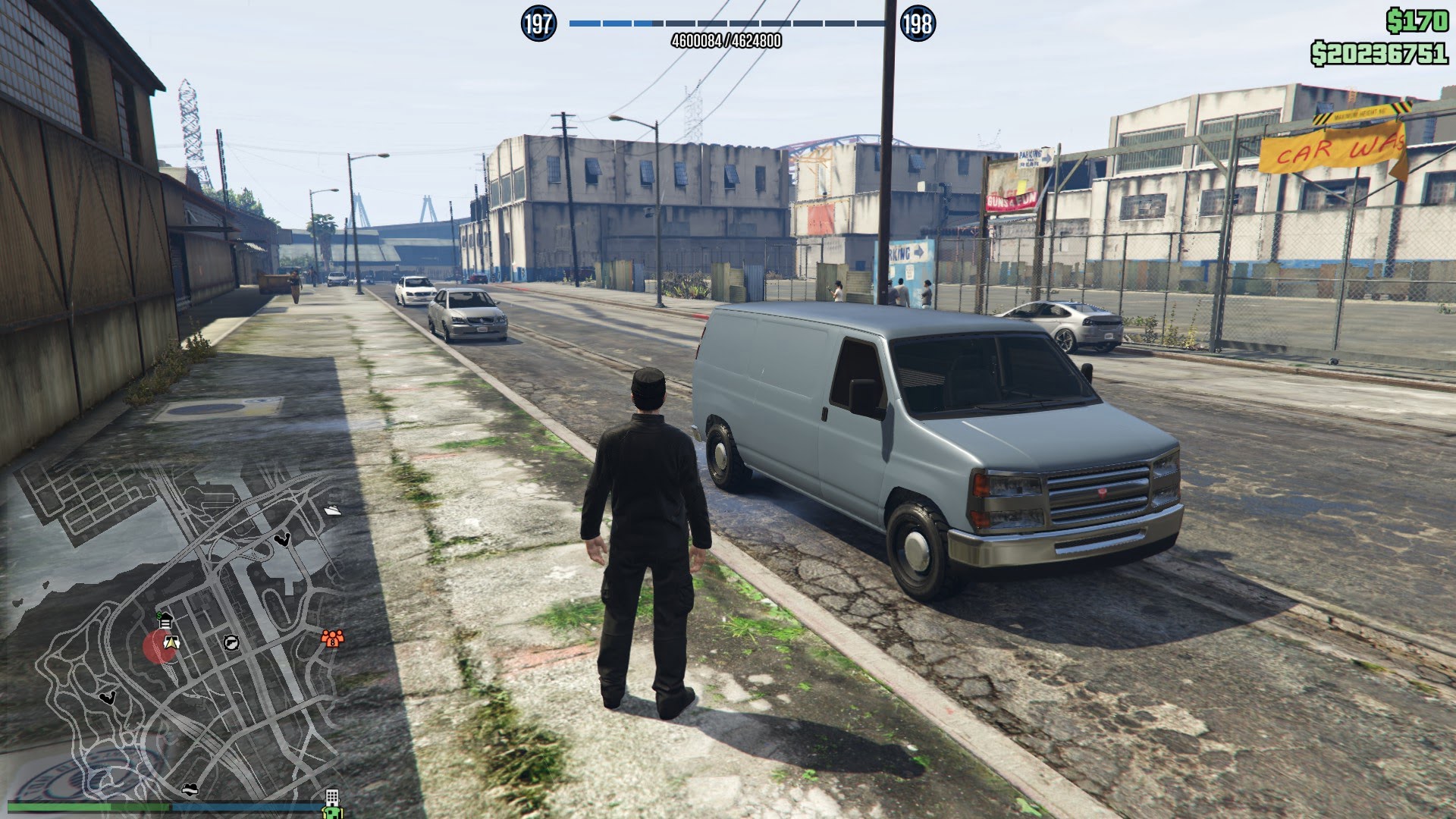Click the mask shop blip on minimap

(x=190, y=789)
